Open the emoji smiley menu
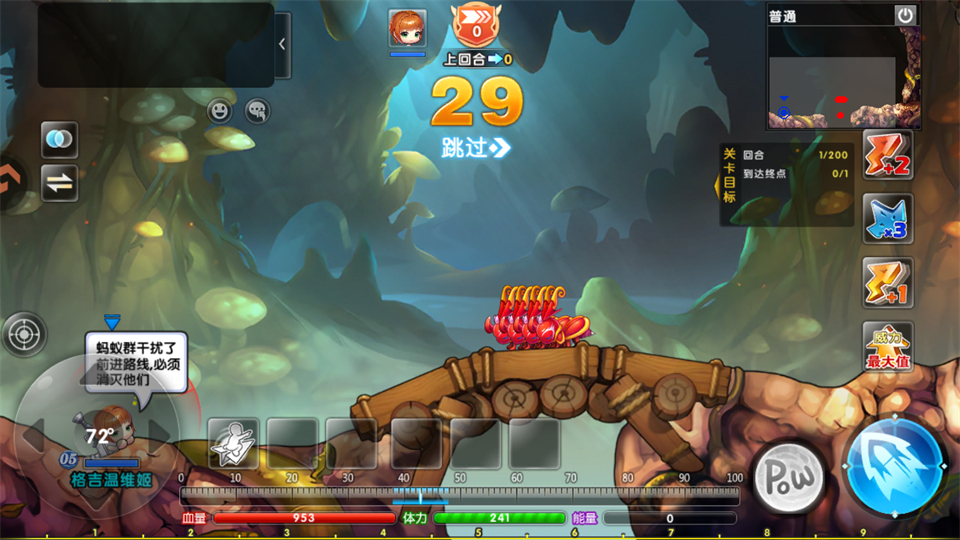The height and width of the screenshot is (540, 960). (x=220, y=111)
